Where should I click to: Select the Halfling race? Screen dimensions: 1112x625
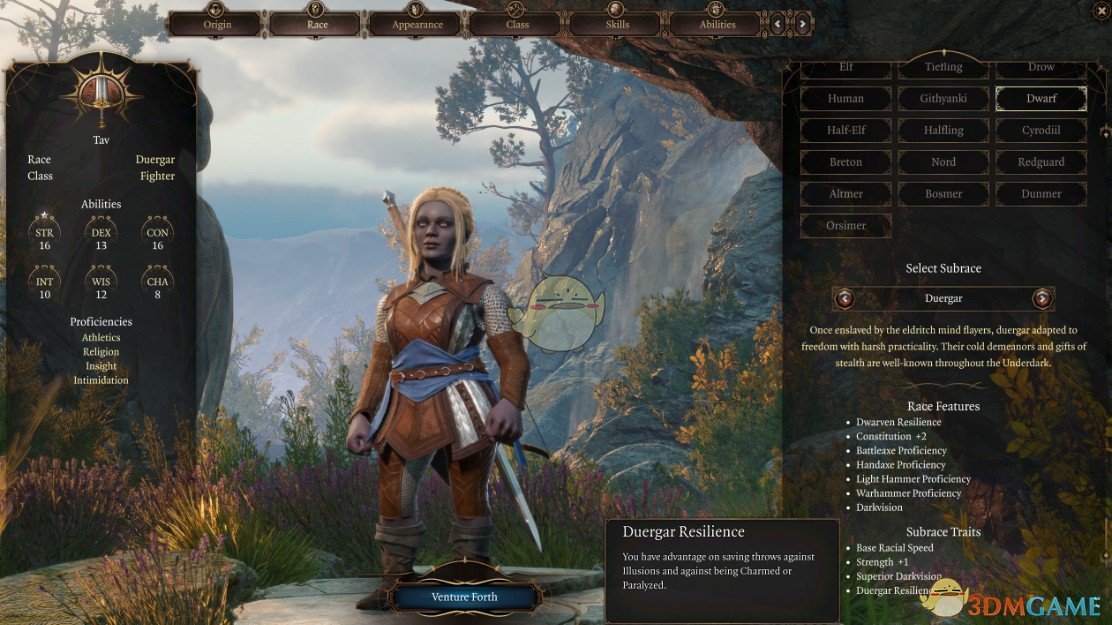(943, 130)
